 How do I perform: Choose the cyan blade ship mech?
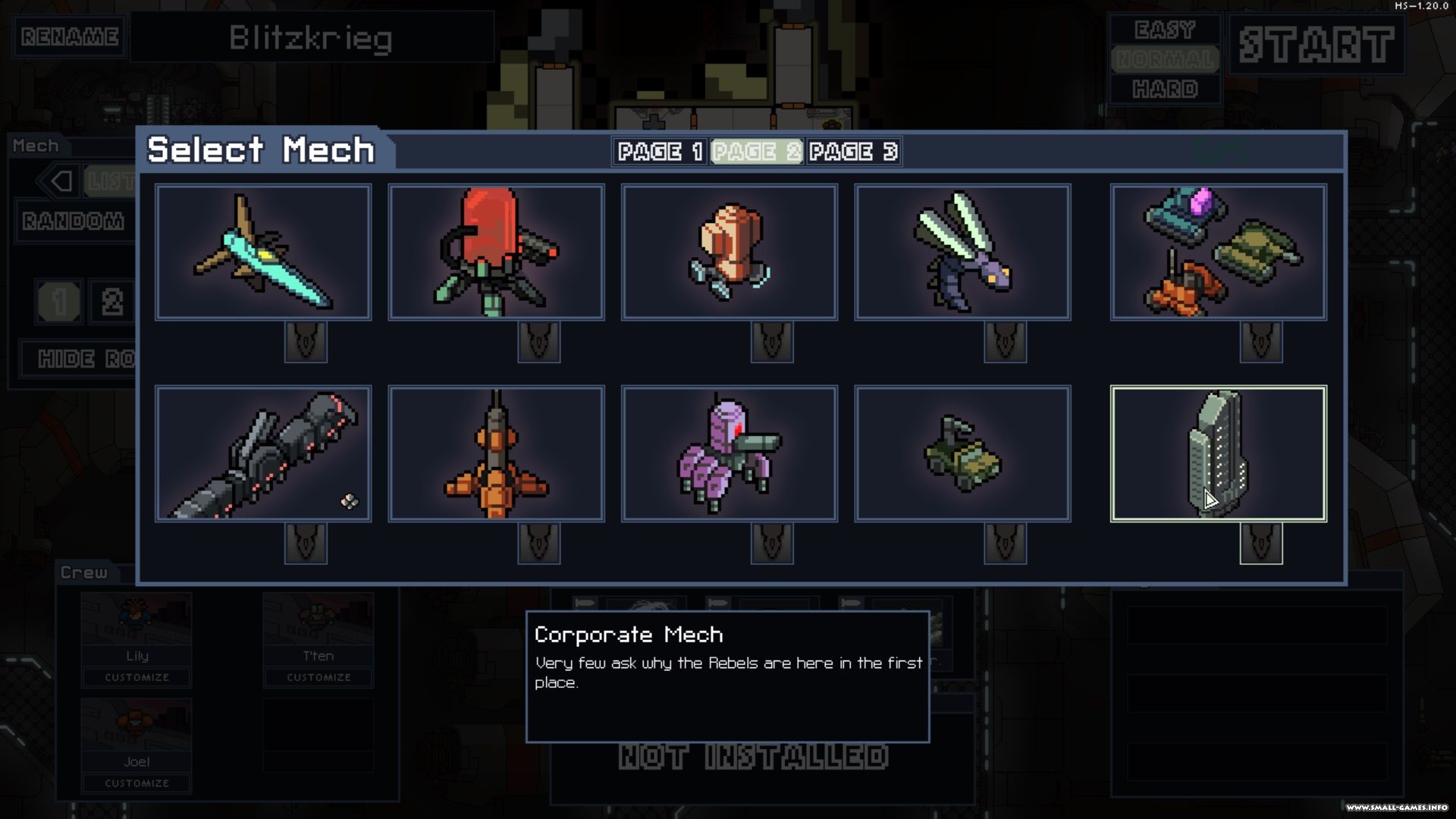click(x=263, y=252)
